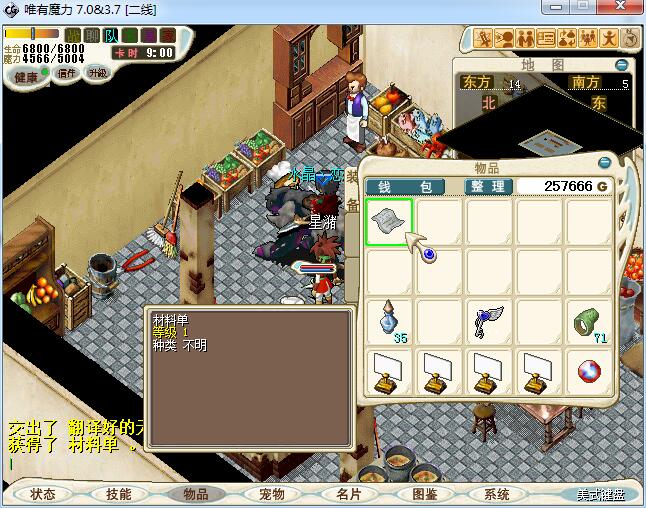Show the 名片 name card menu

[x=348, y=494]
